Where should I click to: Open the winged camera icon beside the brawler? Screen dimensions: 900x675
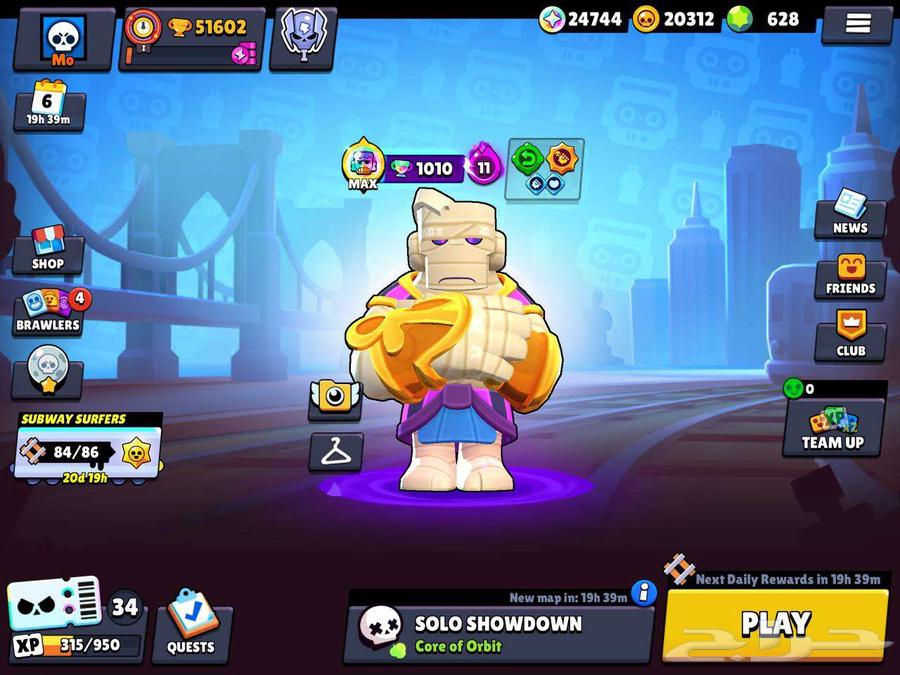point(334,398)
